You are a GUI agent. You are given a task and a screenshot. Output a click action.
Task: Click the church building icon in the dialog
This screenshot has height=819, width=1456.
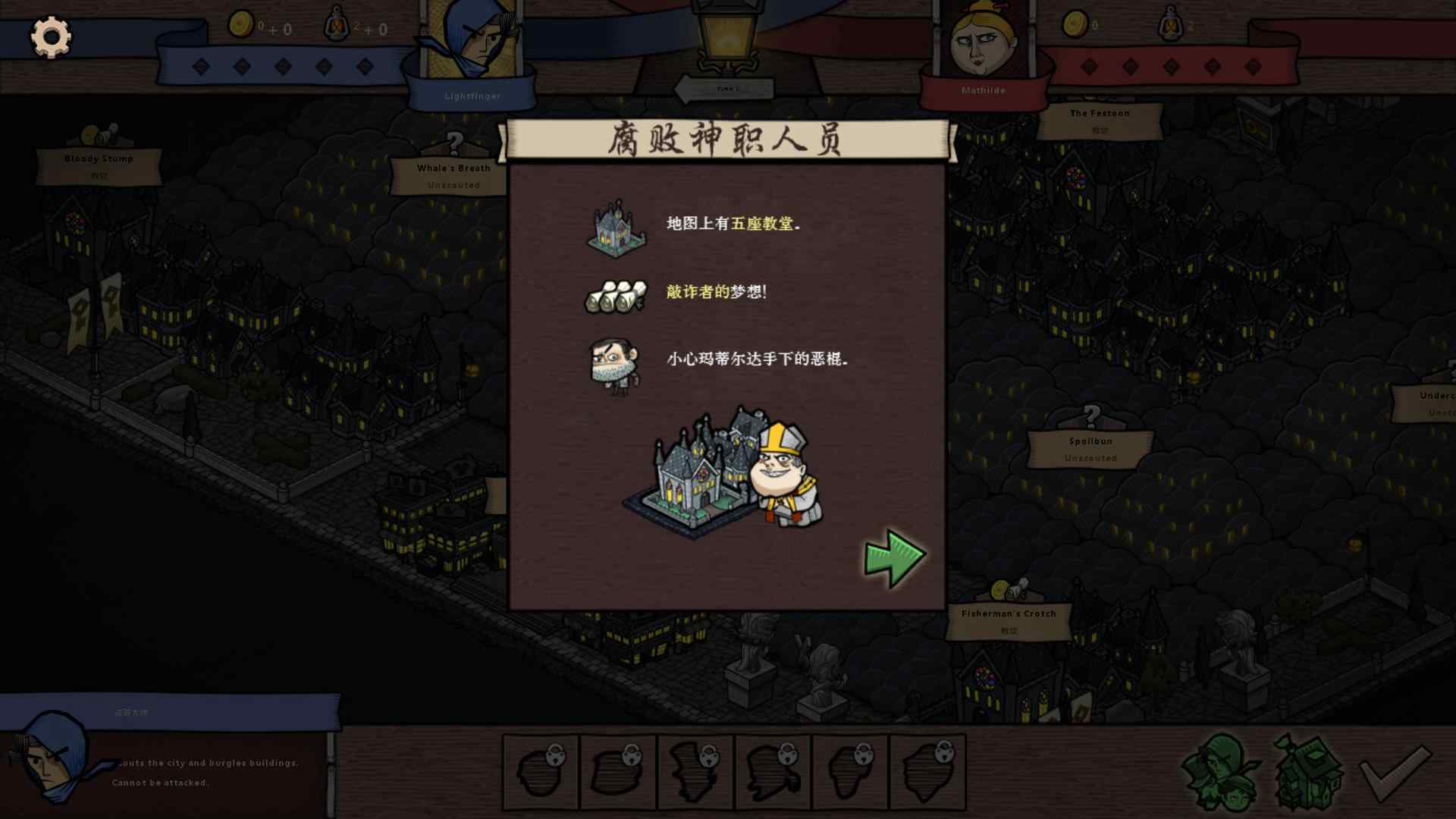pos(616,227)
